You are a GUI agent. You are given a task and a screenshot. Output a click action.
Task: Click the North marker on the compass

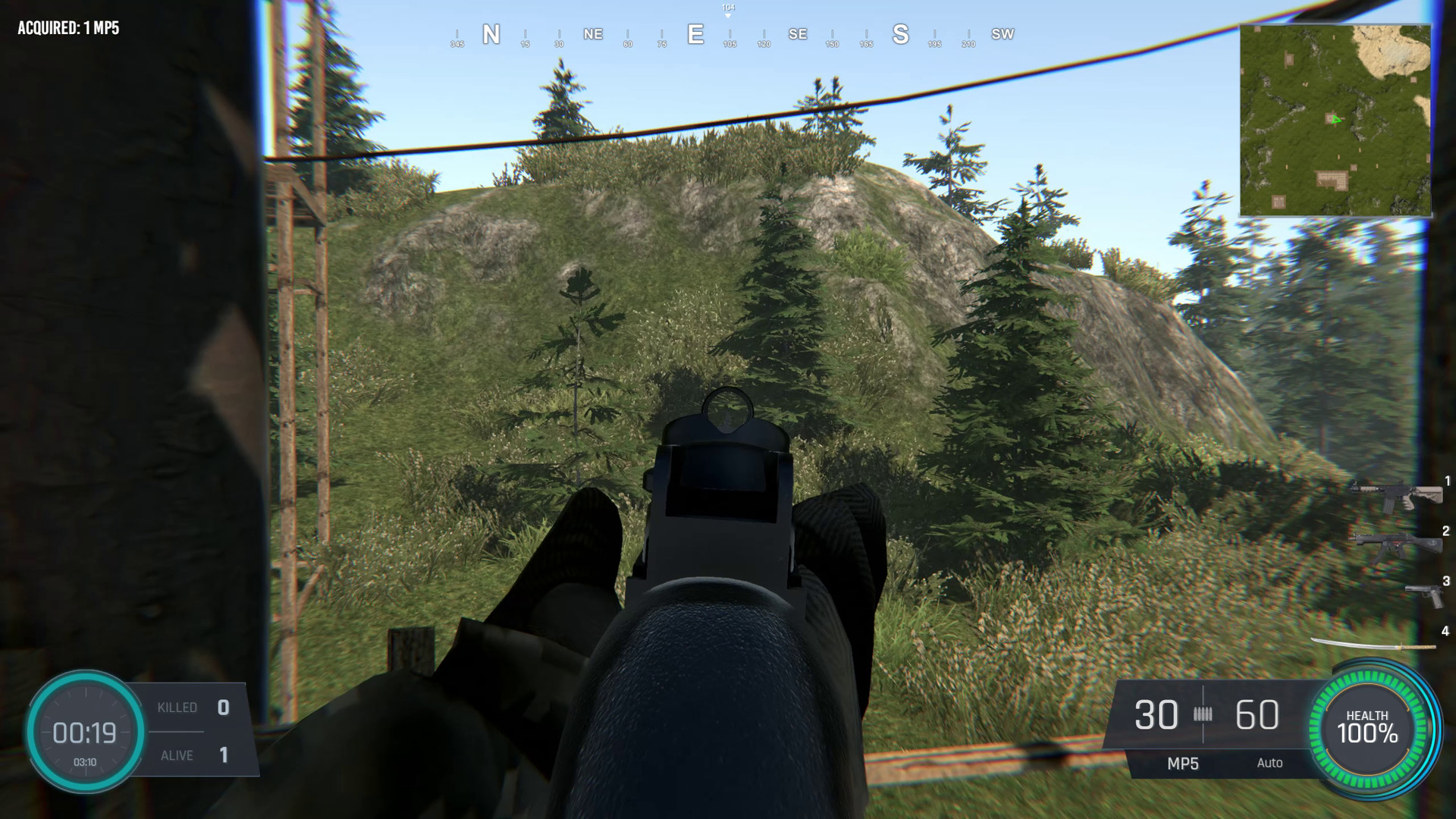pos(491,33)
